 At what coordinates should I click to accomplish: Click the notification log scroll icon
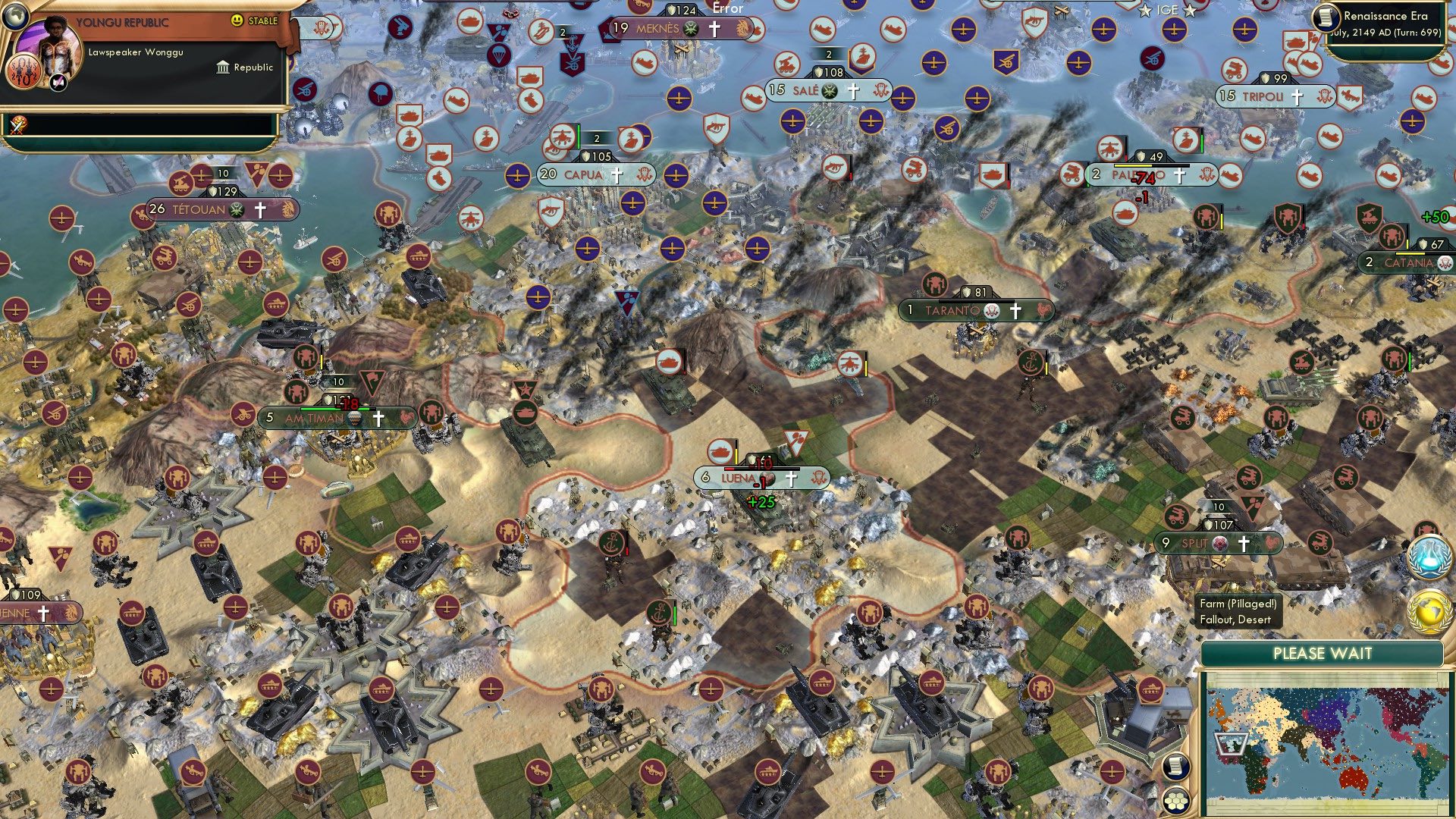click(x=1176, y=767)
